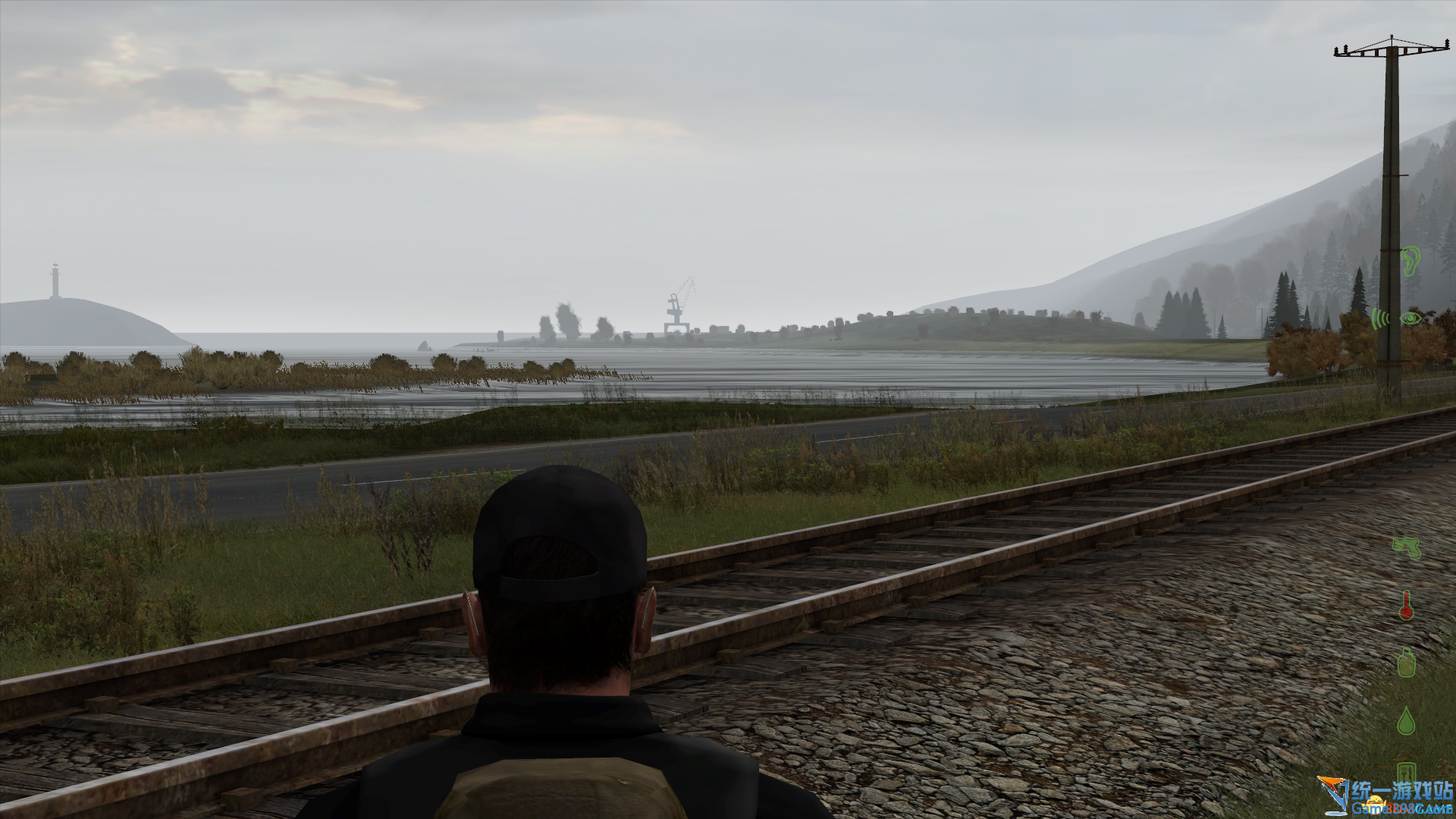Click the green ear noise indicator

(1410, 261)
